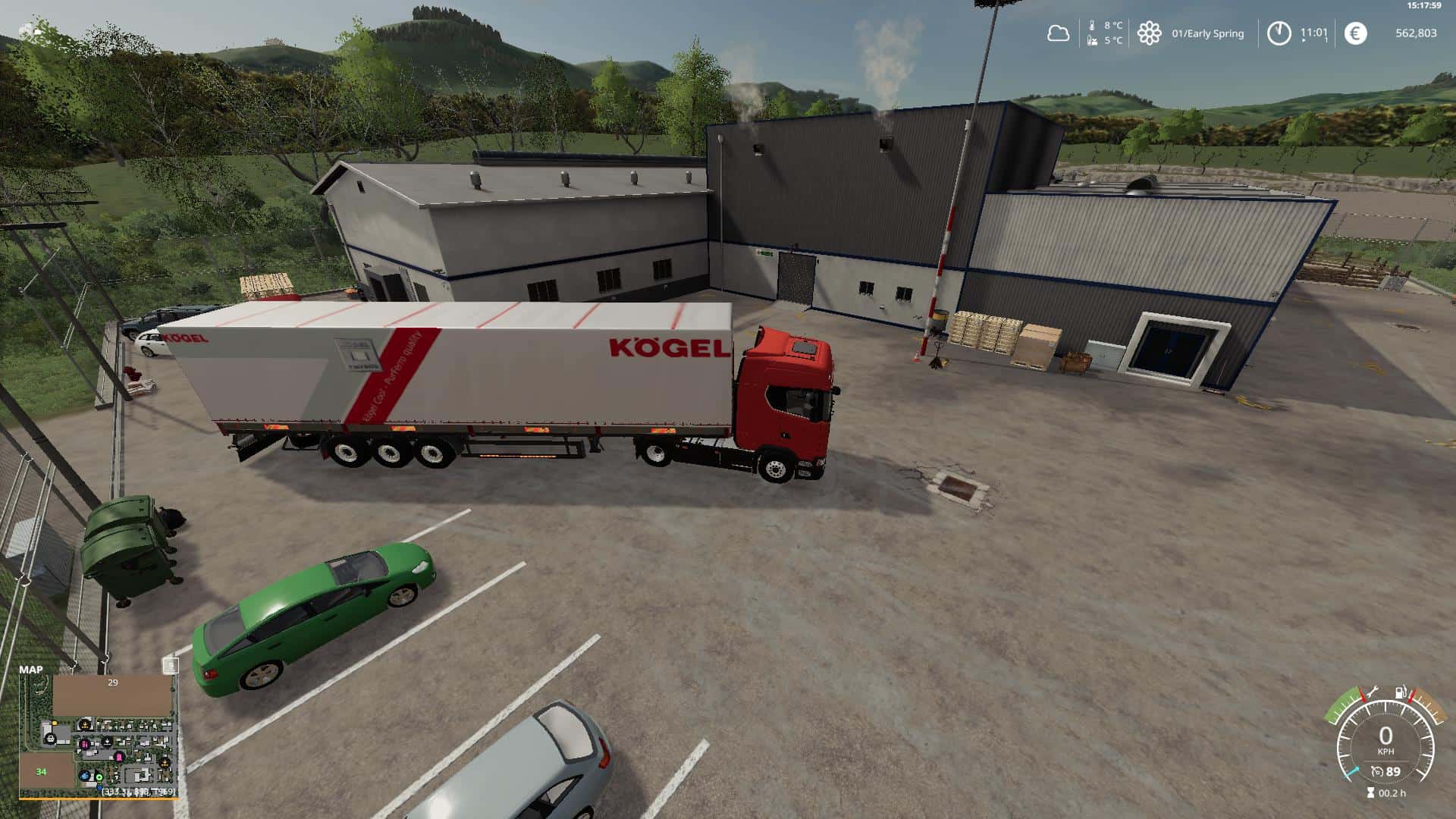This screenshot has height=819, width=1456.
Task: Click the cloud weather icon
Action: (1058, 33)
